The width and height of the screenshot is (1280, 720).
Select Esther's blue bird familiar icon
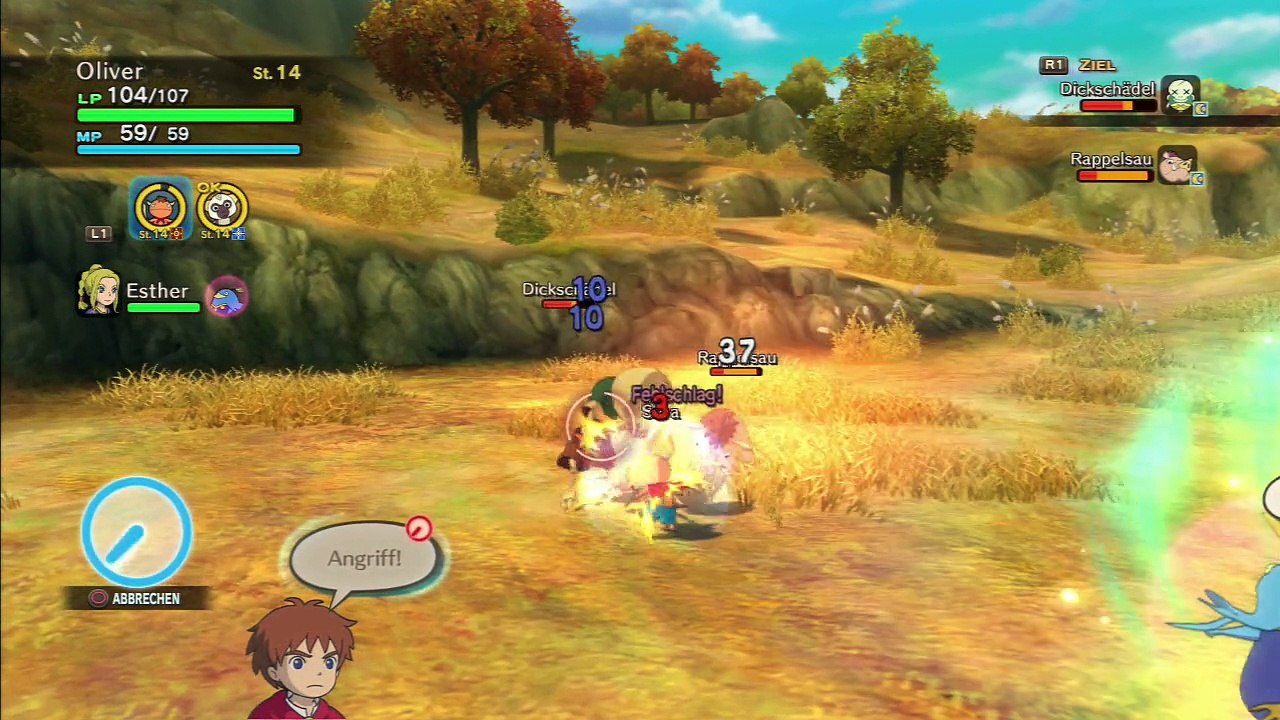coord(227,296)
